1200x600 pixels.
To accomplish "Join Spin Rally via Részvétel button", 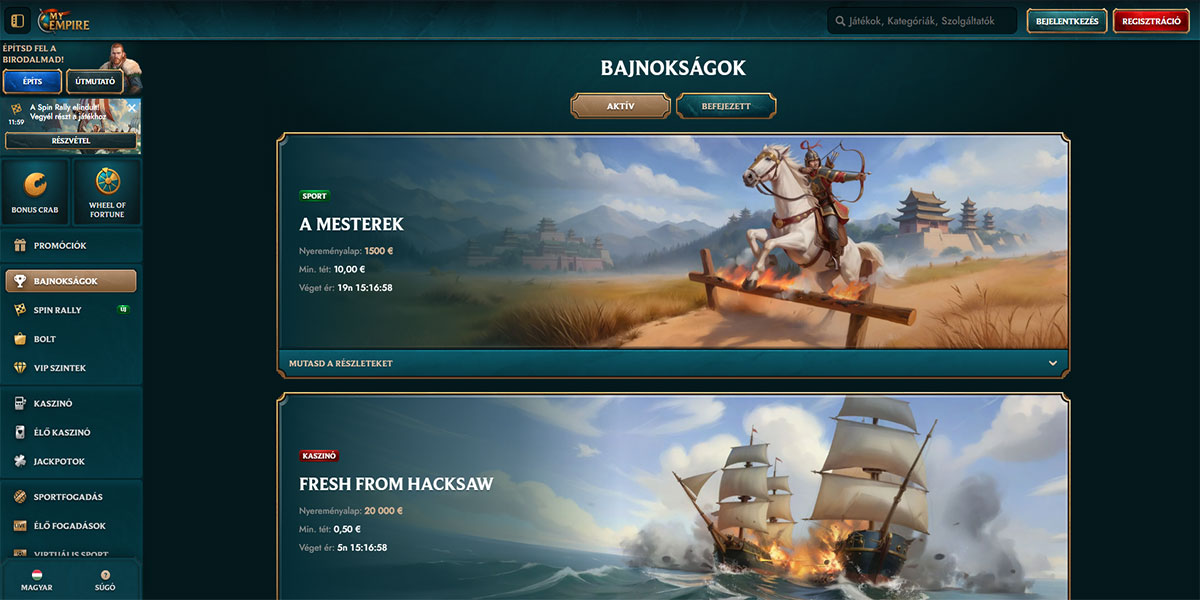I will pos(70,141).
